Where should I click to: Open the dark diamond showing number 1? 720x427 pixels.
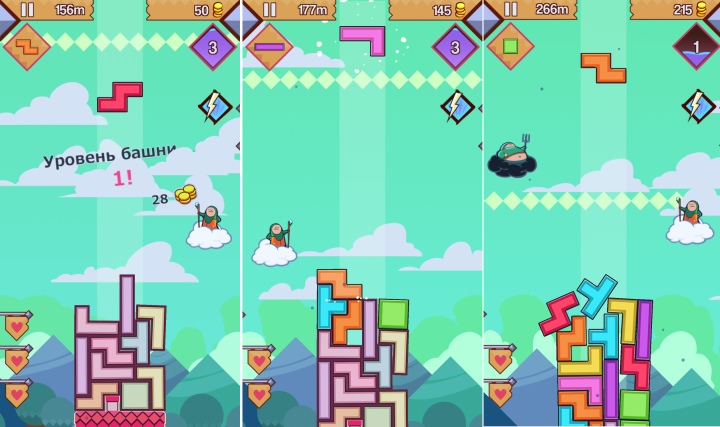(x=697, y=46)
